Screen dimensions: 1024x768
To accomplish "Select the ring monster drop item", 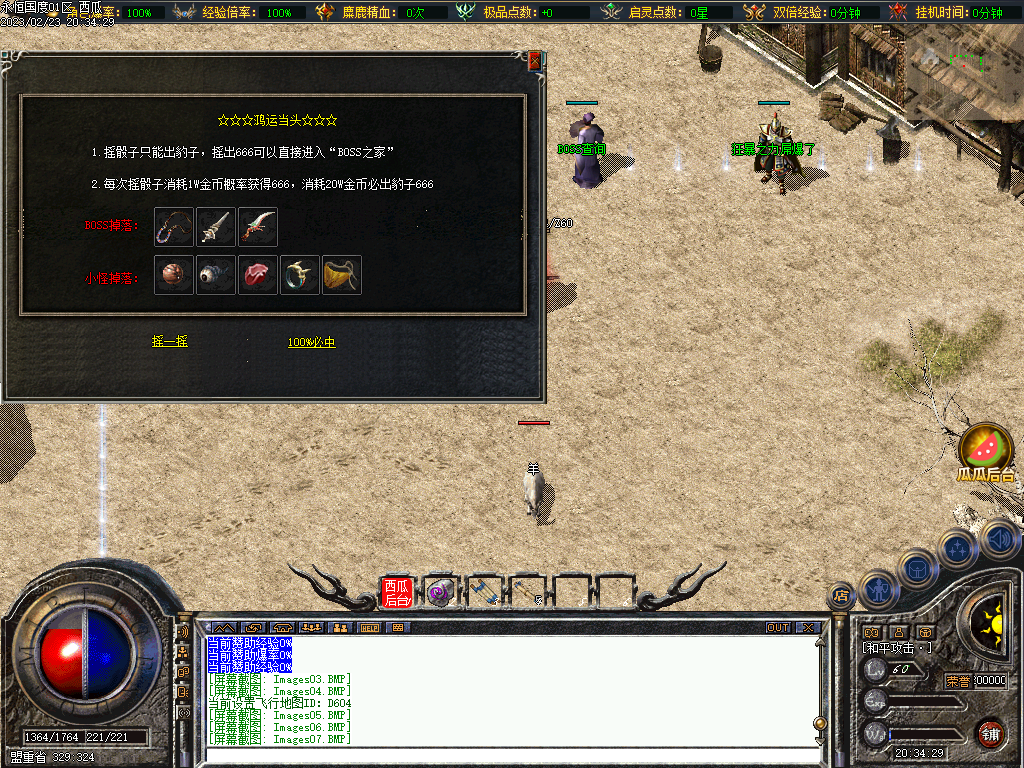I will (x=300, y=275).
